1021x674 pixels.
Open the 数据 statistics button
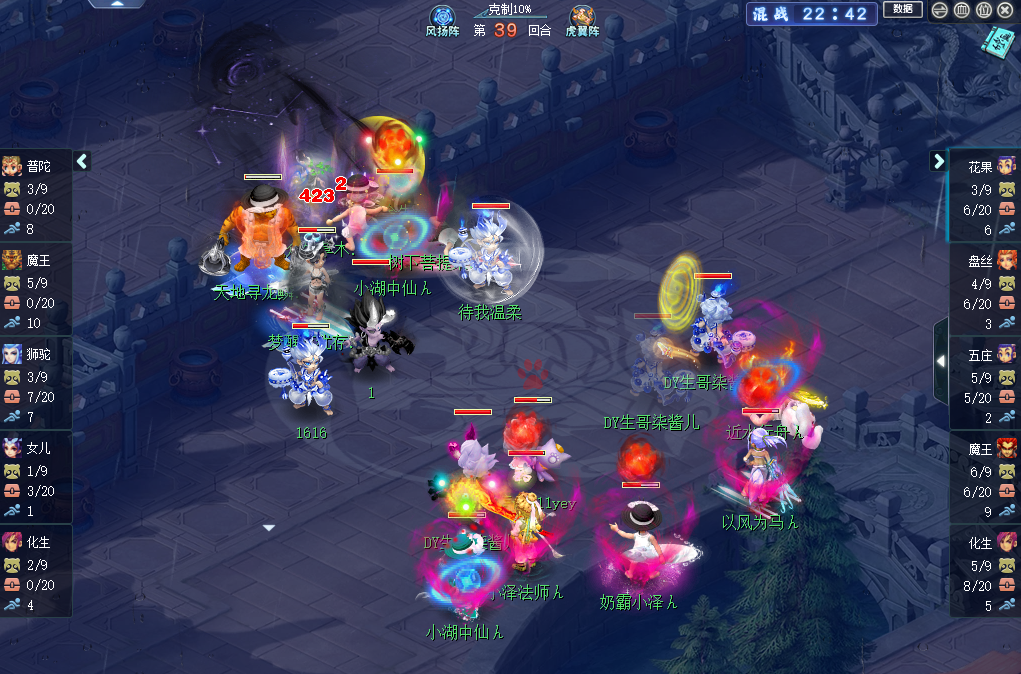tap(903, 10)
